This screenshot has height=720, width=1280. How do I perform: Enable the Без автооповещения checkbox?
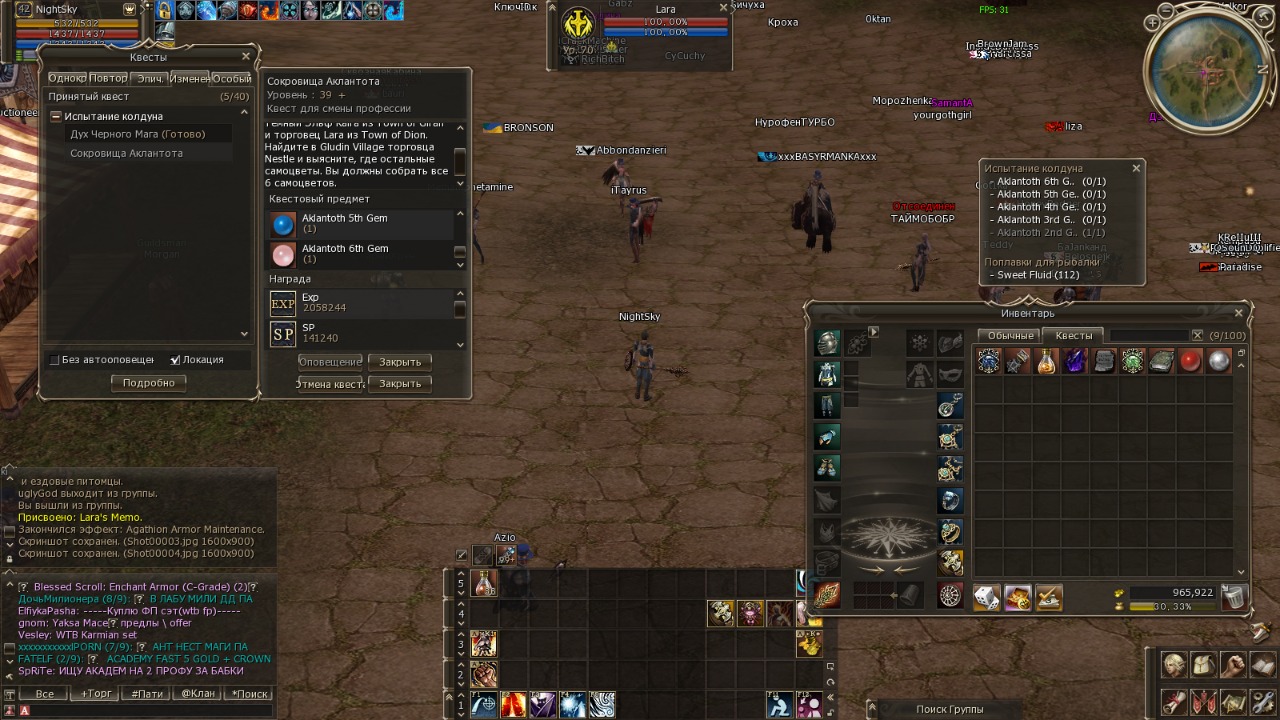(55, 360)
